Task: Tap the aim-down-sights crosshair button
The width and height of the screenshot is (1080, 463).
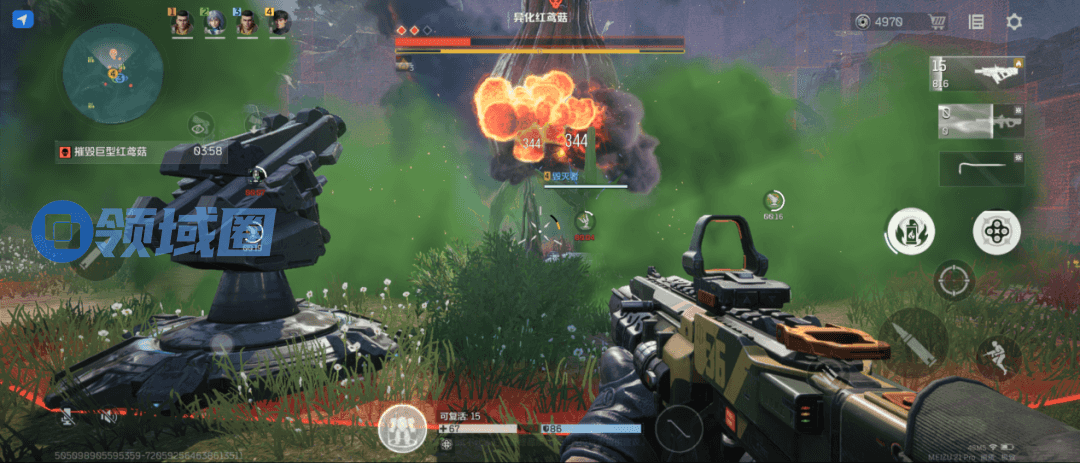Action: tap(953, 280)
